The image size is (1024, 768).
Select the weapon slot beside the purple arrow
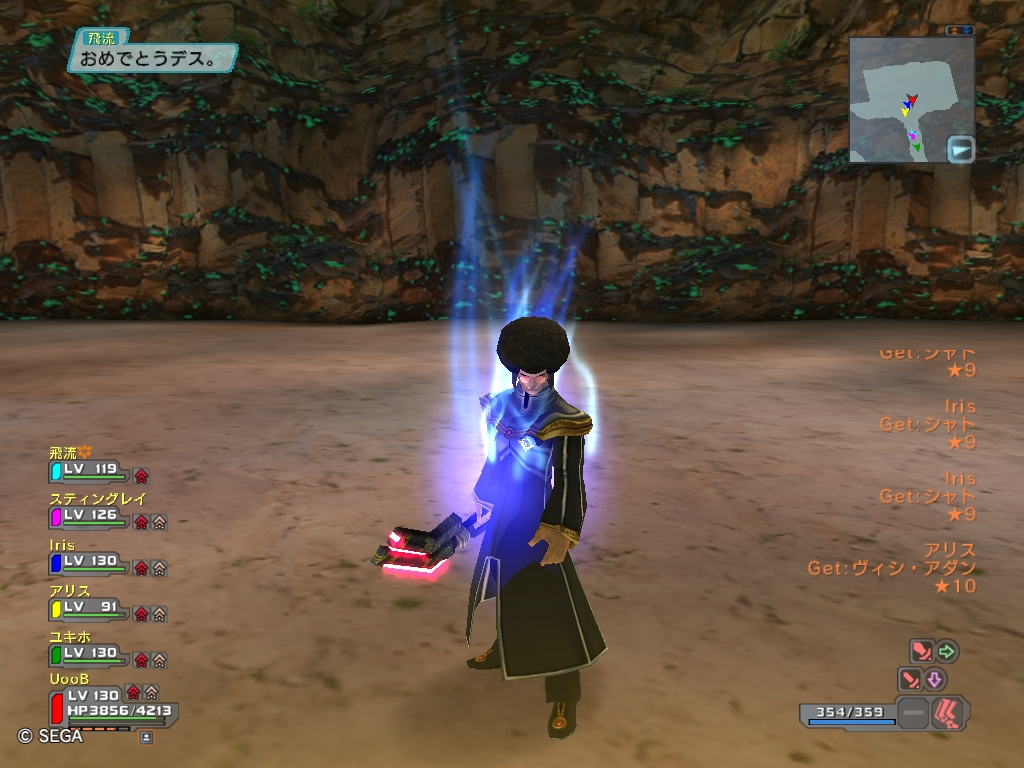tap(911, 680)
